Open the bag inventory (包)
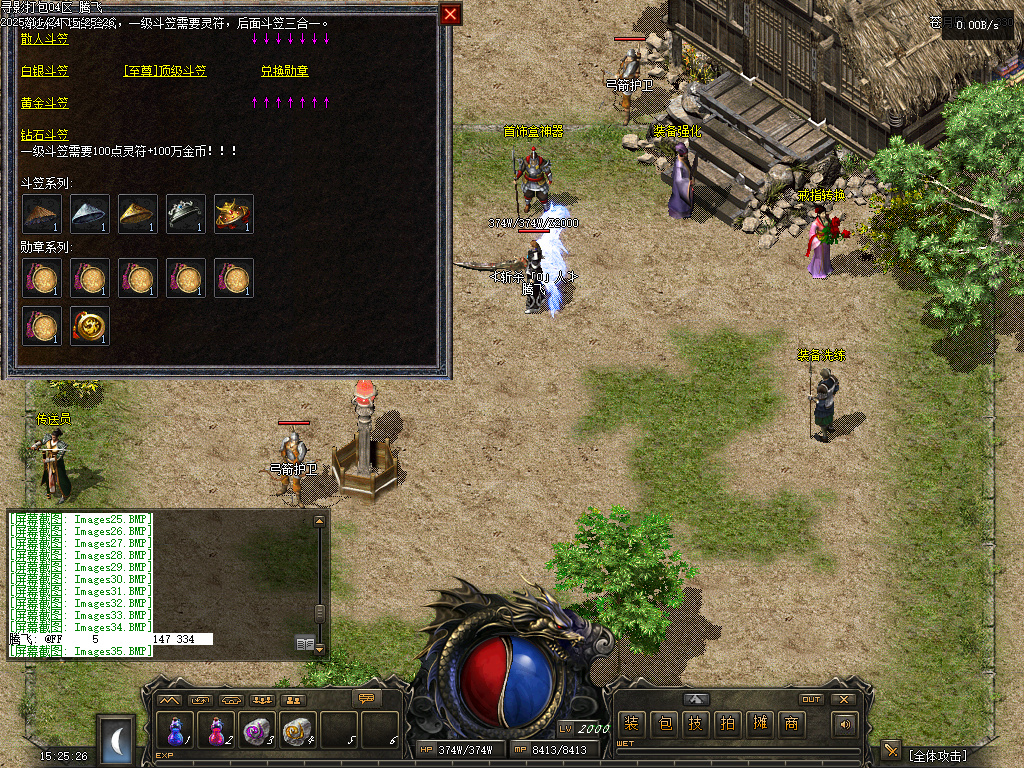 coord(663,724)
